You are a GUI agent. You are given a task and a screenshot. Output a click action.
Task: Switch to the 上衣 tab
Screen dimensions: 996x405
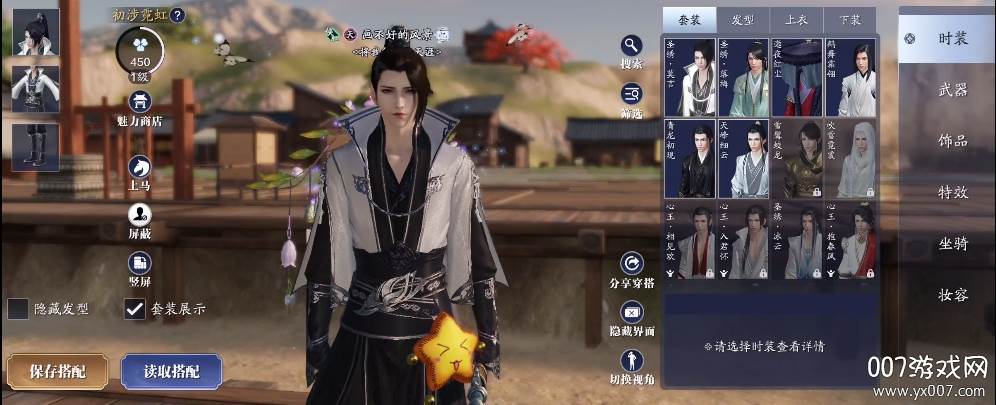tap(796, 19)
